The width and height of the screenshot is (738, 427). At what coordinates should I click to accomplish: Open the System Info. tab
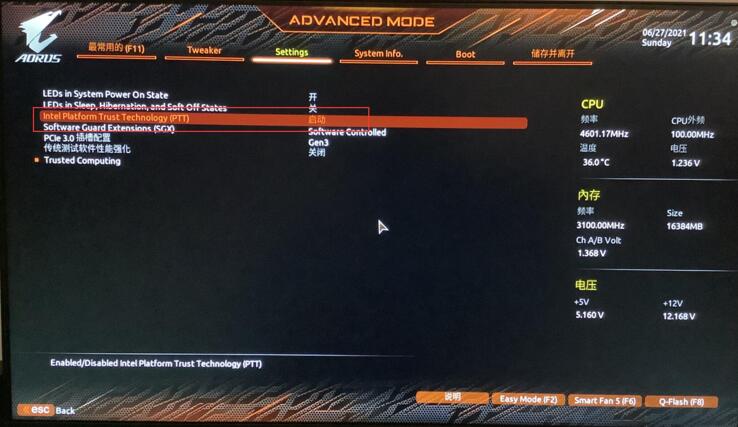coord(378,53)
